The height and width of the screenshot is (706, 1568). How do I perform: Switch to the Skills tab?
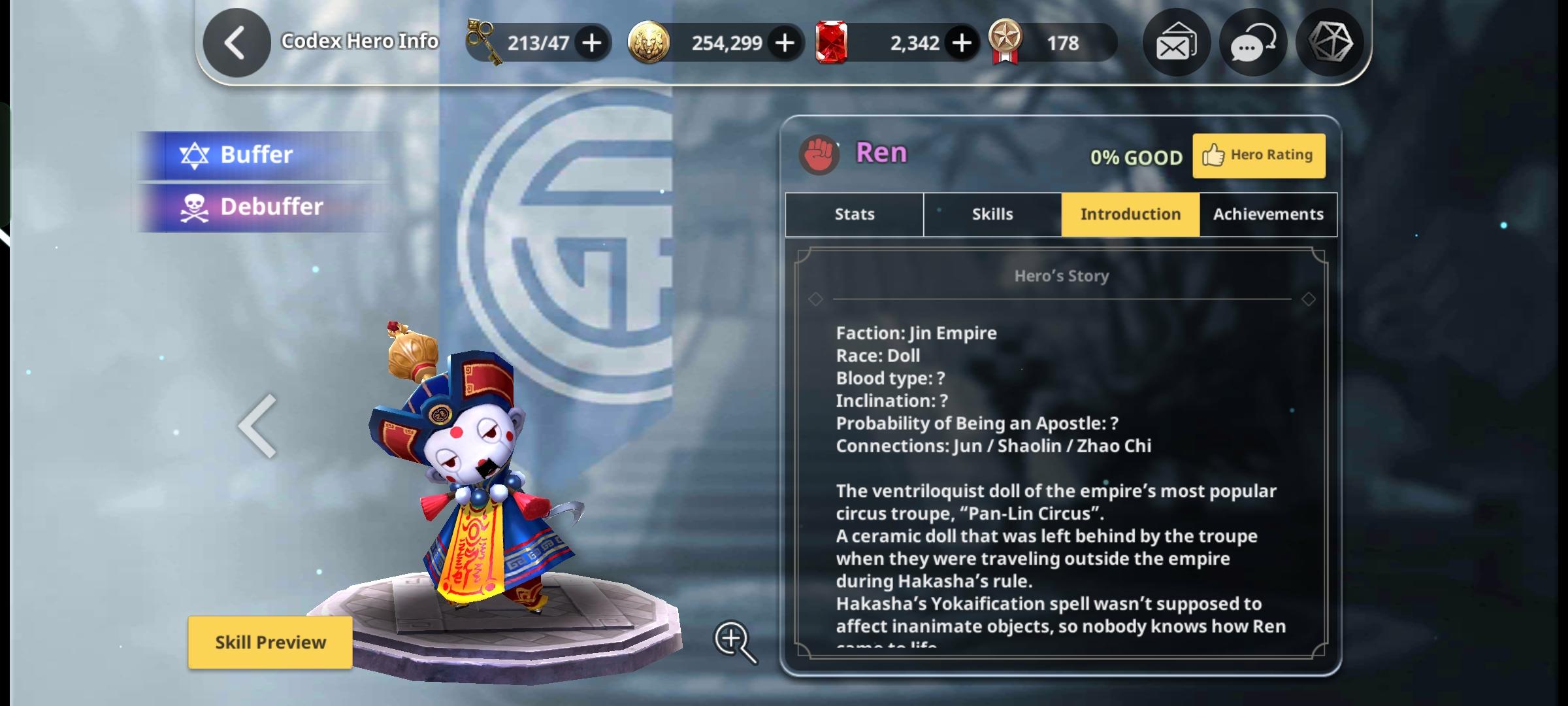[992, 214]
